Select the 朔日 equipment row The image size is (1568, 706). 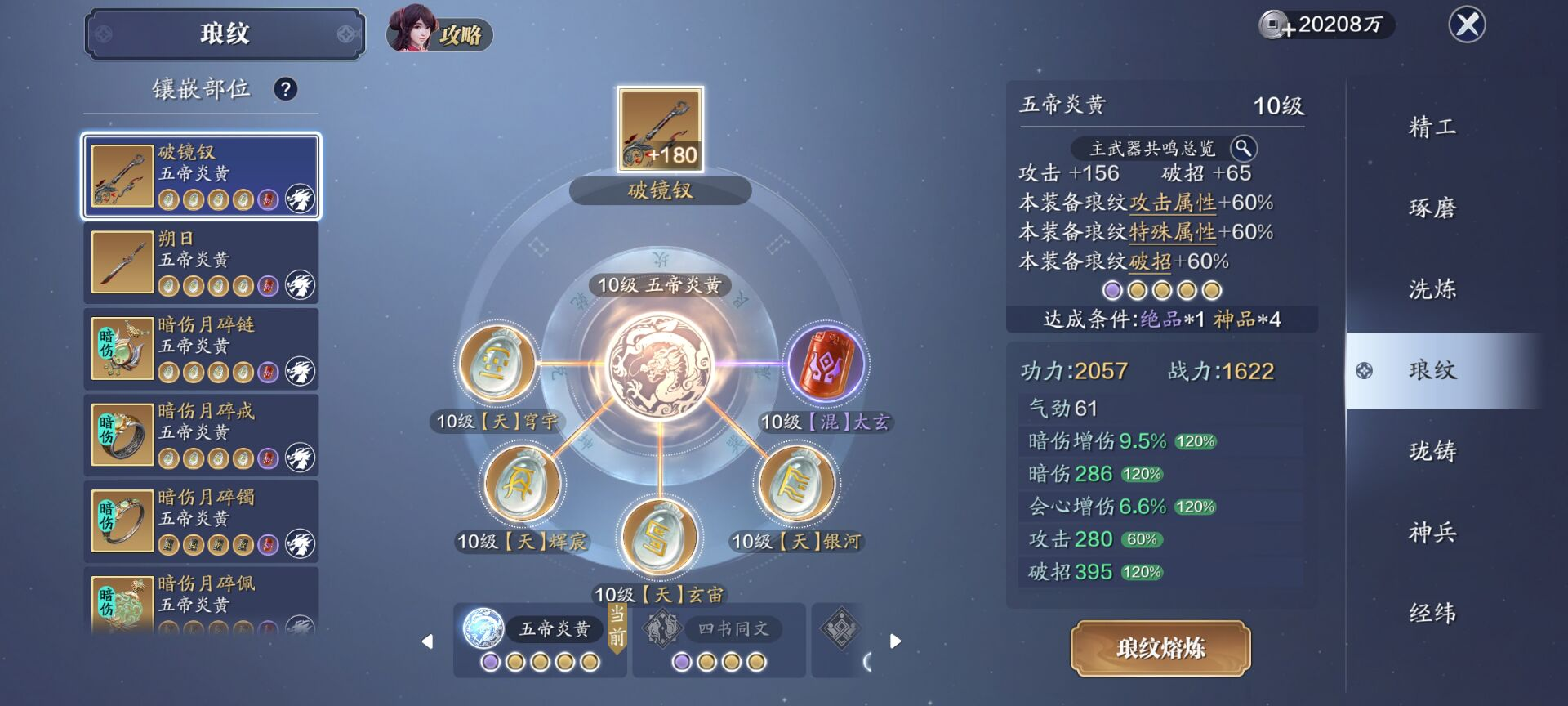click(x=201, y=263)
